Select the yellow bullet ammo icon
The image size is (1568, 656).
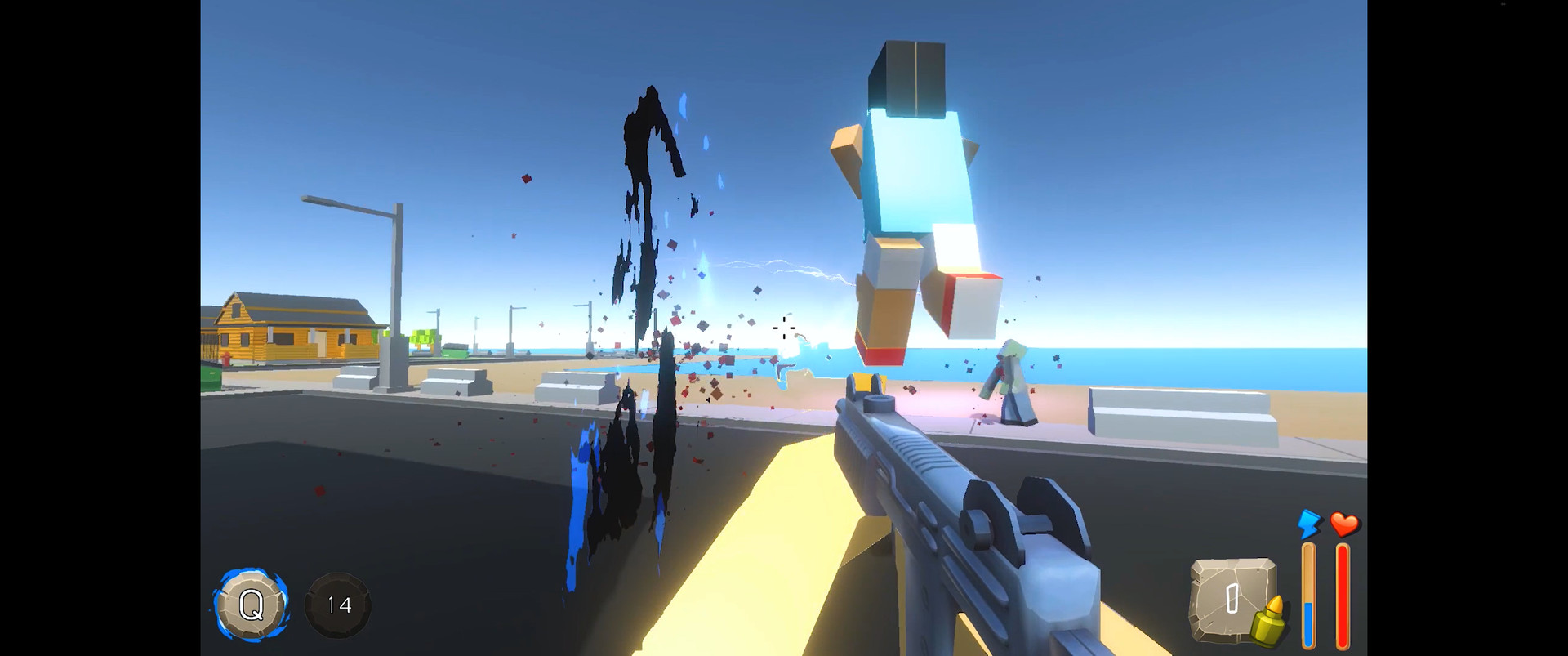coord(1272,621)
